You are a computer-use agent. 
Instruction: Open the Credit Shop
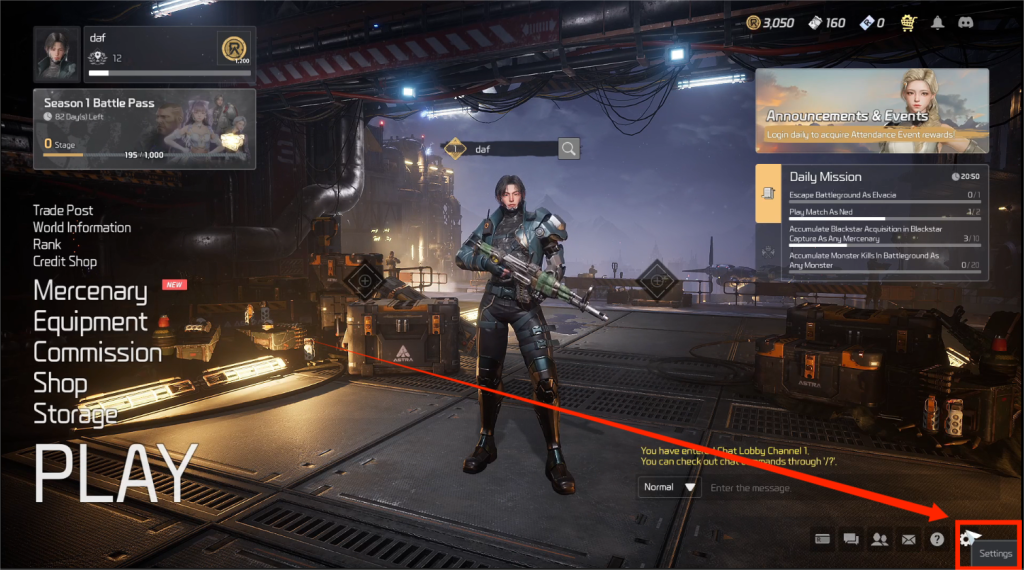pyautogui.click(x=65, y=261)
